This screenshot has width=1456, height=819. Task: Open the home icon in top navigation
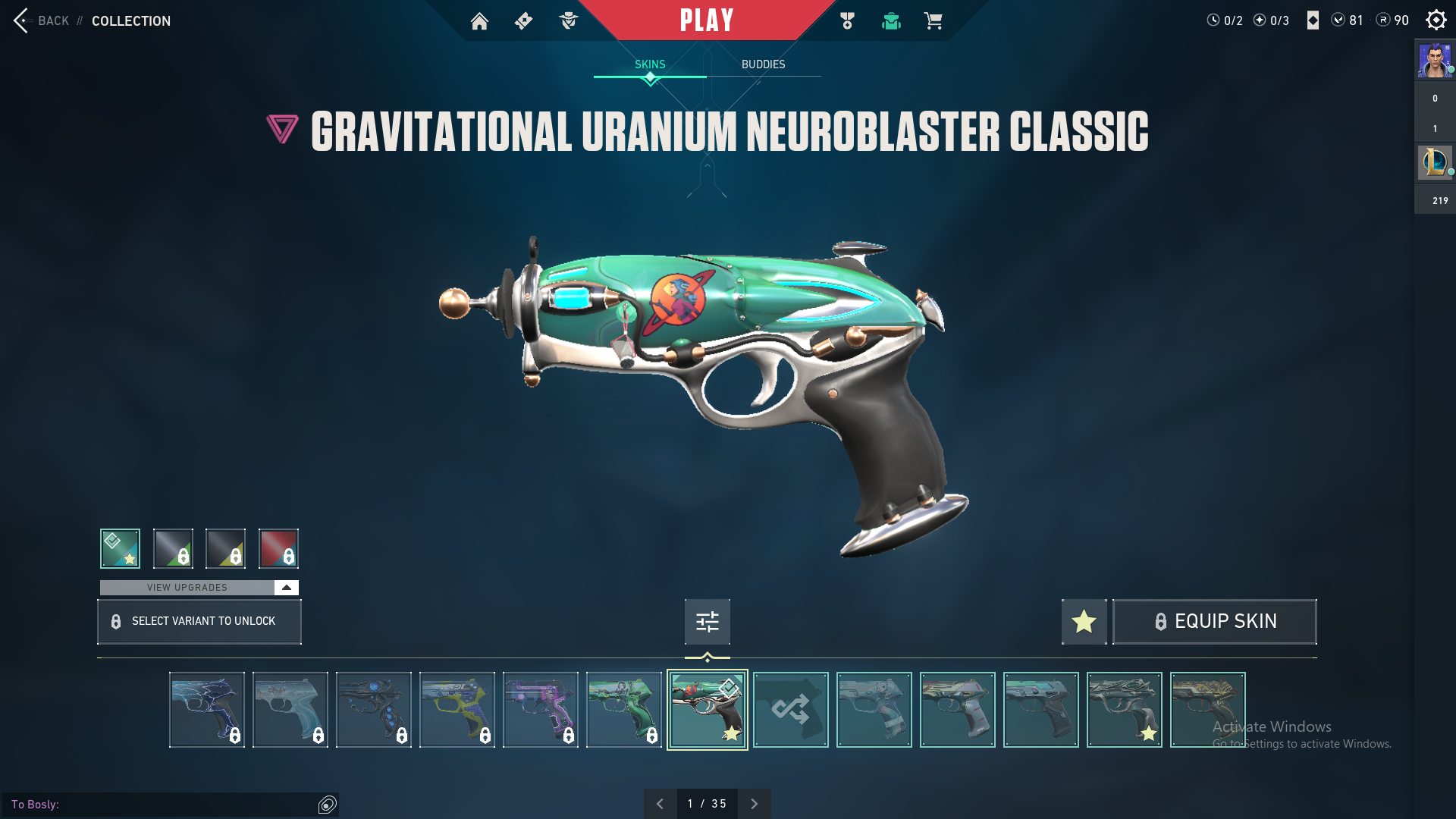point(479,21)
